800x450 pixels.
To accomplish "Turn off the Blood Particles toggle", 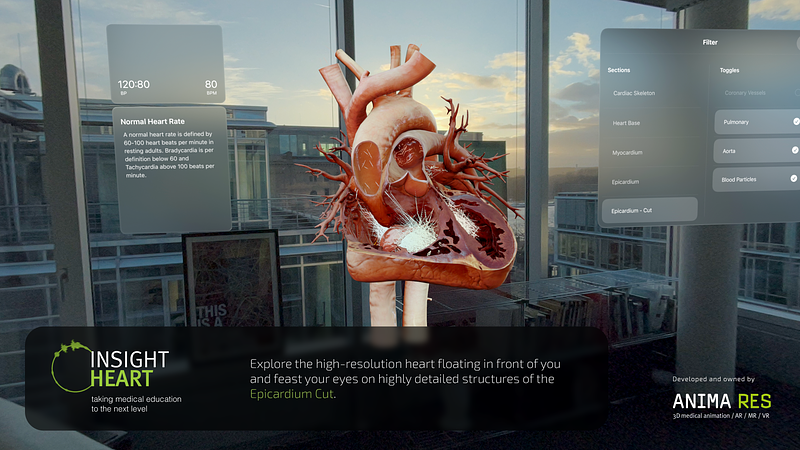I will (757, 180).
